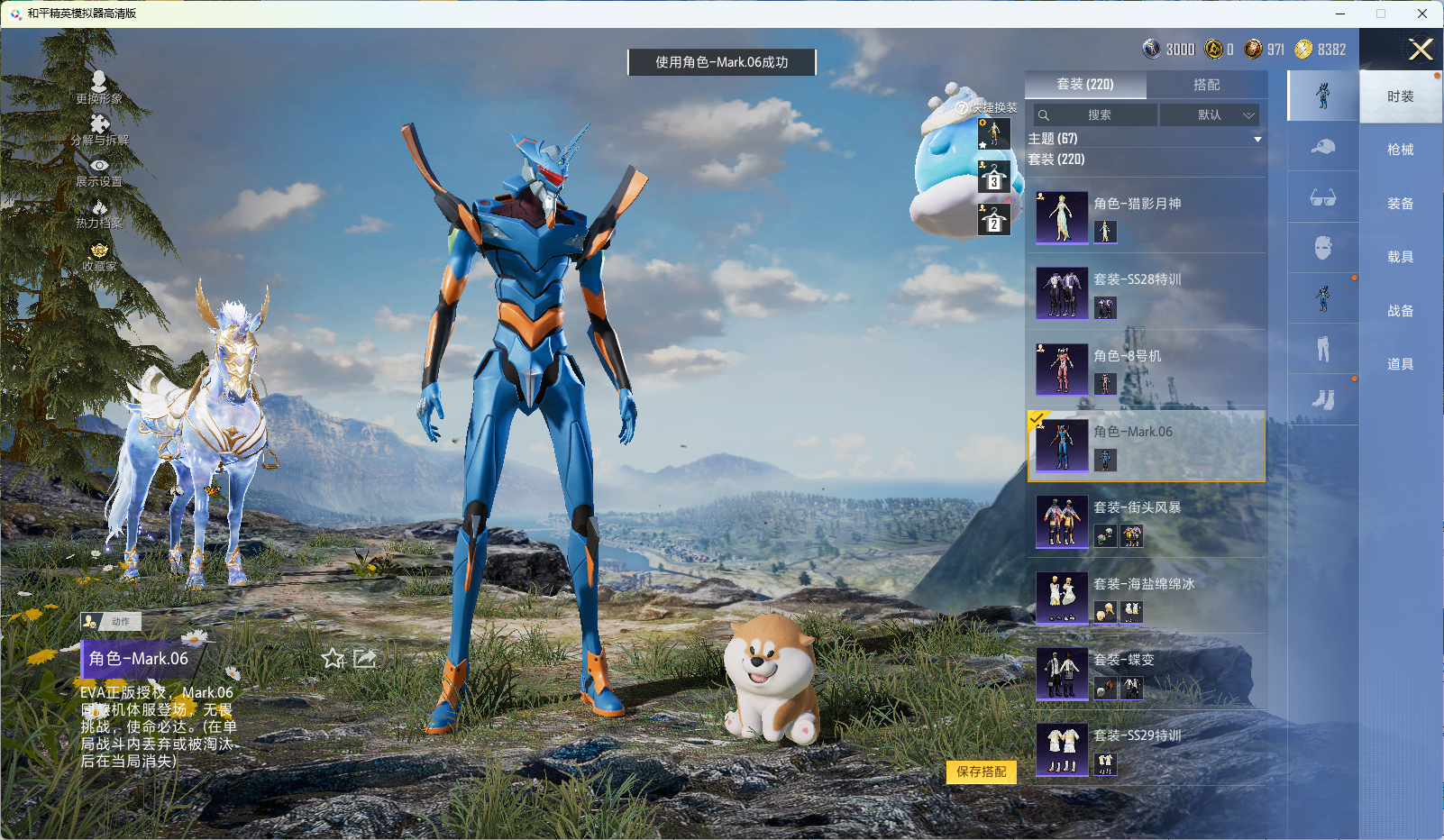Select the 道具 category

click(x=1400, y=364)
